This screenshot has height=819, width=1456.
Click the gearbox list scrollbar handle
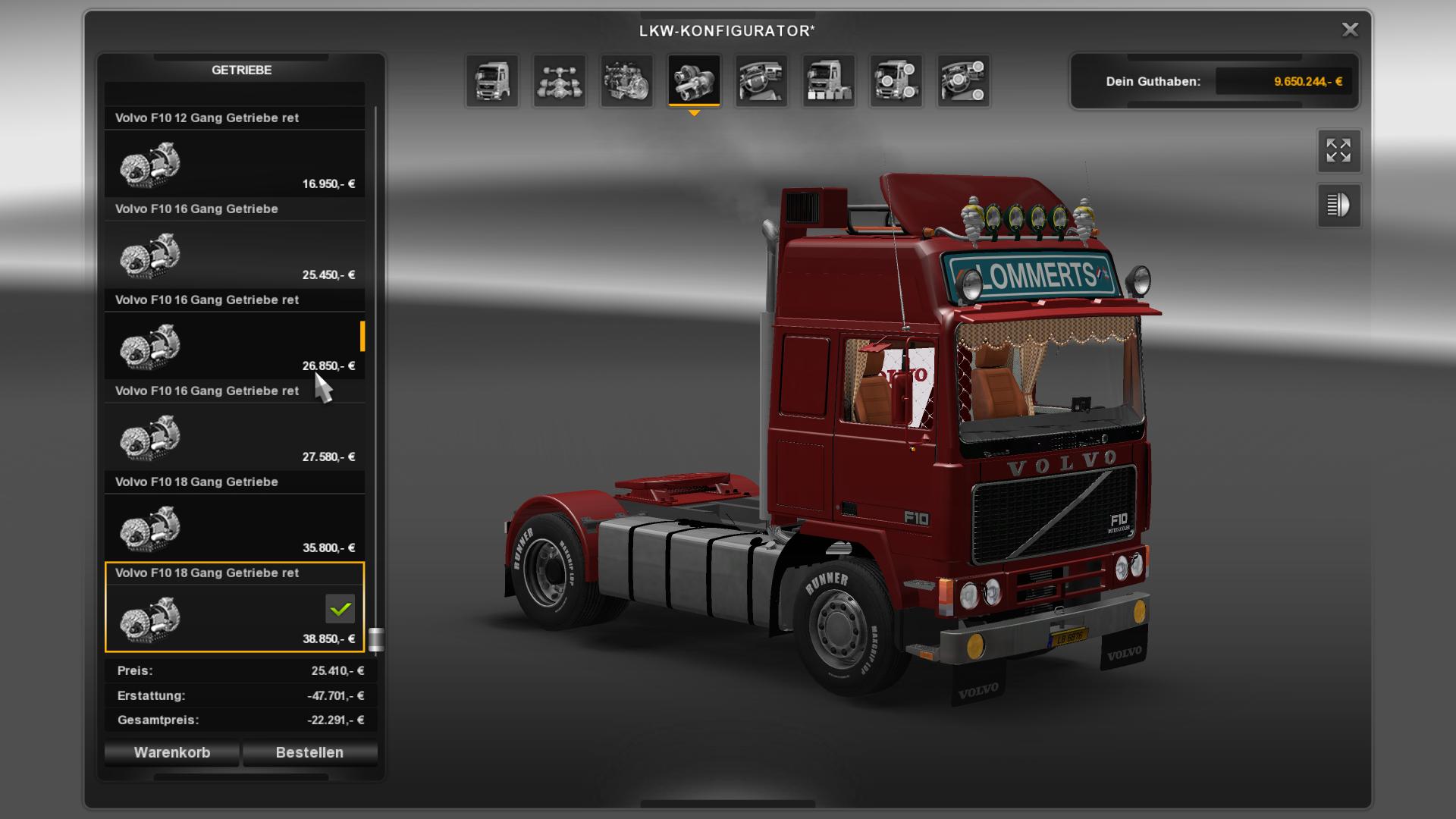pos(375,639)
